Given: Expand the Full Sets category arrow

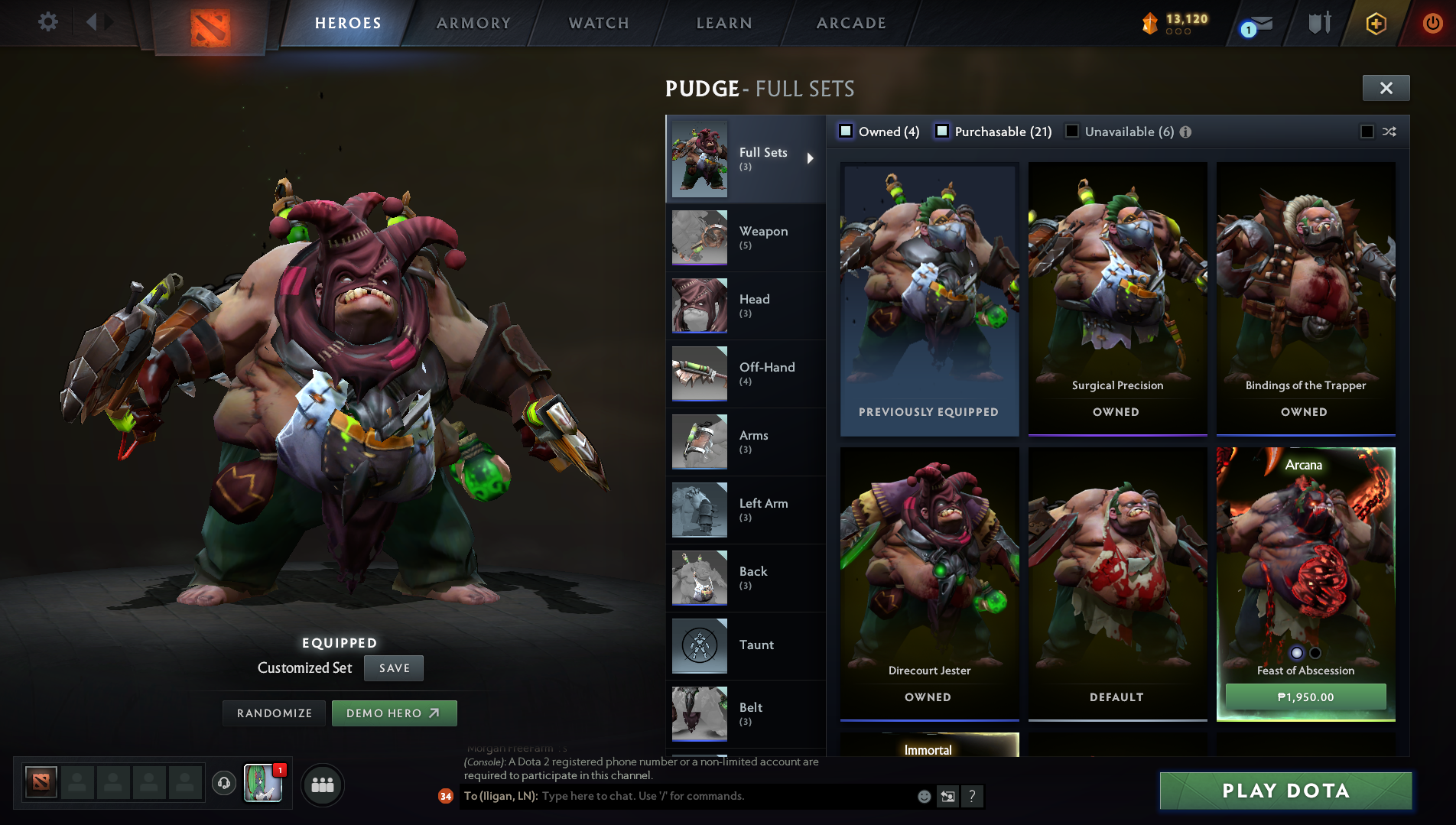Looking at the screenshot, I should click(811, 159).
